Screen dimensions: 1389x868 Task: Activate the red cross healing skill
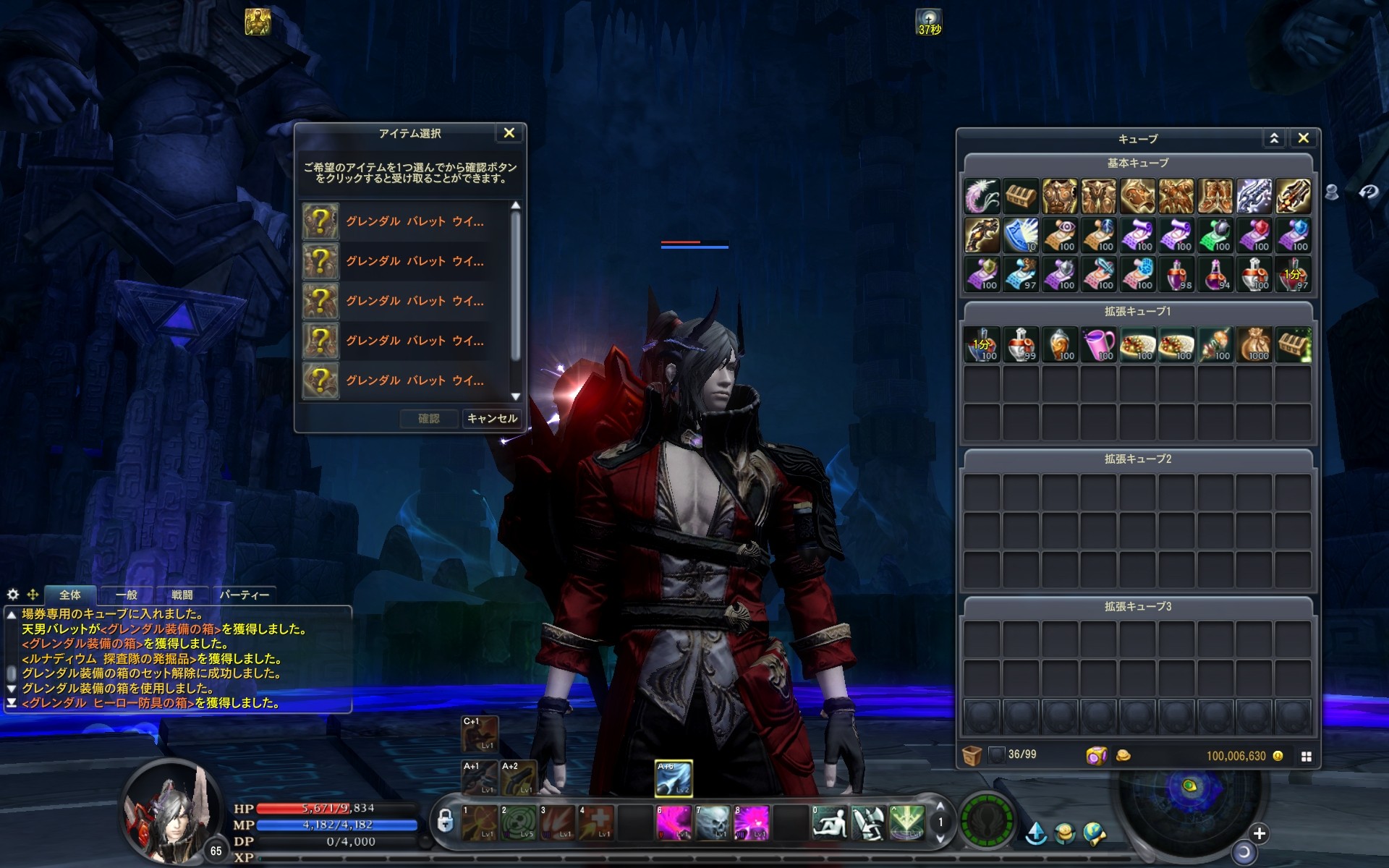point(597,822)
